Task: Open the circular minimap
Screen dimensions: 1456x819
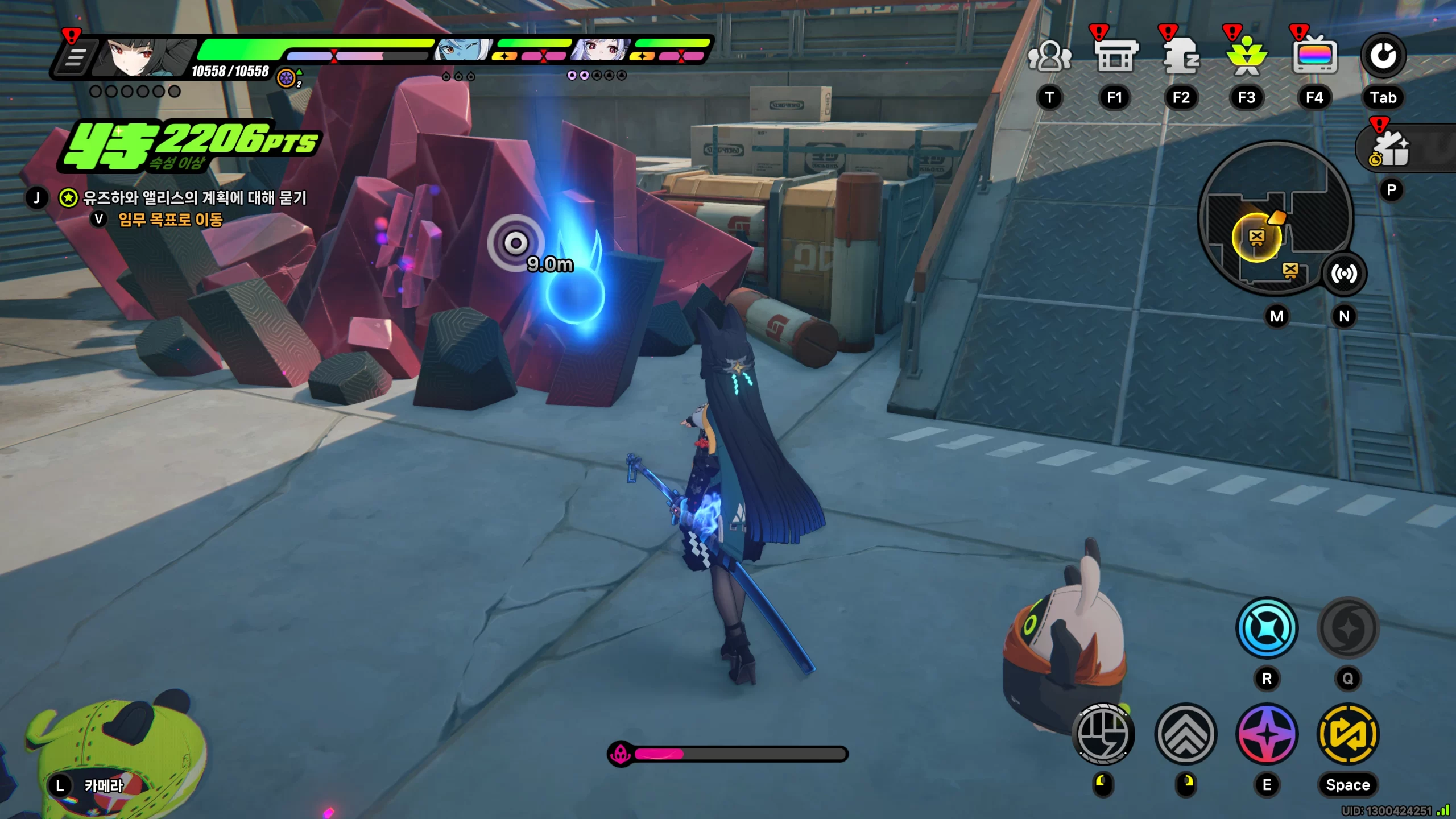Action: [1275, 219]
